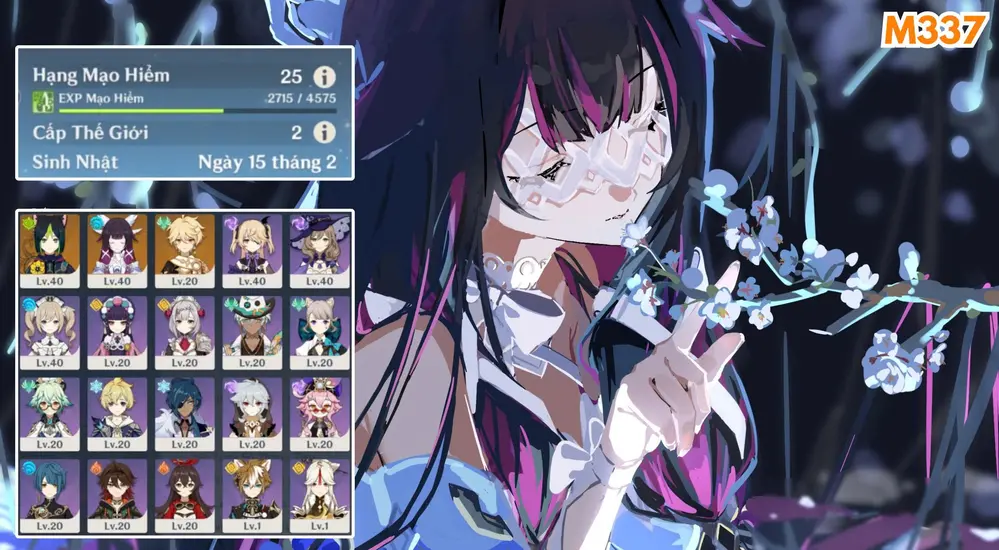Select Kaeya's character card
Viewport: 999px width, 550px height.
point(184,413)
